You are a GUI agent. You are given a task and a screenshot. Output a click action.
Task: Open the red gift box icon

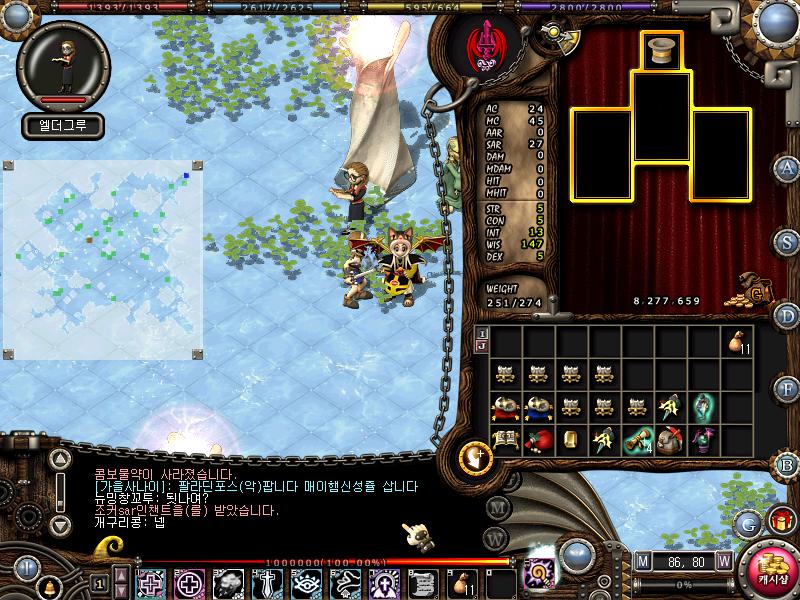(779, 520)
